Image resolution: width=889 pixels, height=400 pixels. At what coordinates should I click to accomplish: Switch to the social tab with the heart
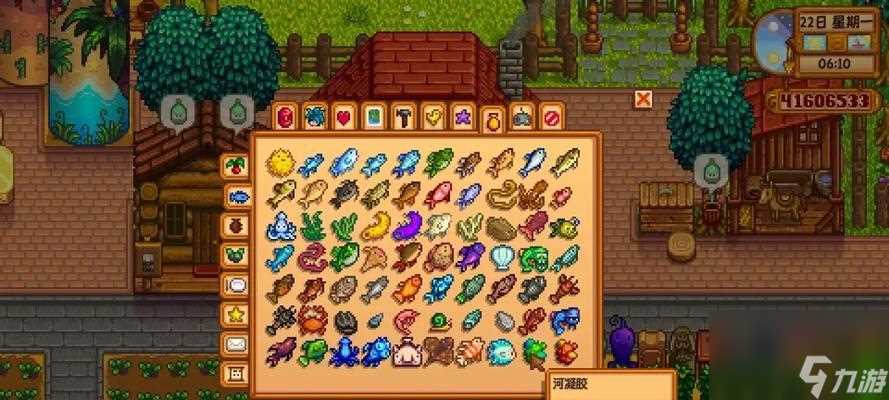click(343, 117)
